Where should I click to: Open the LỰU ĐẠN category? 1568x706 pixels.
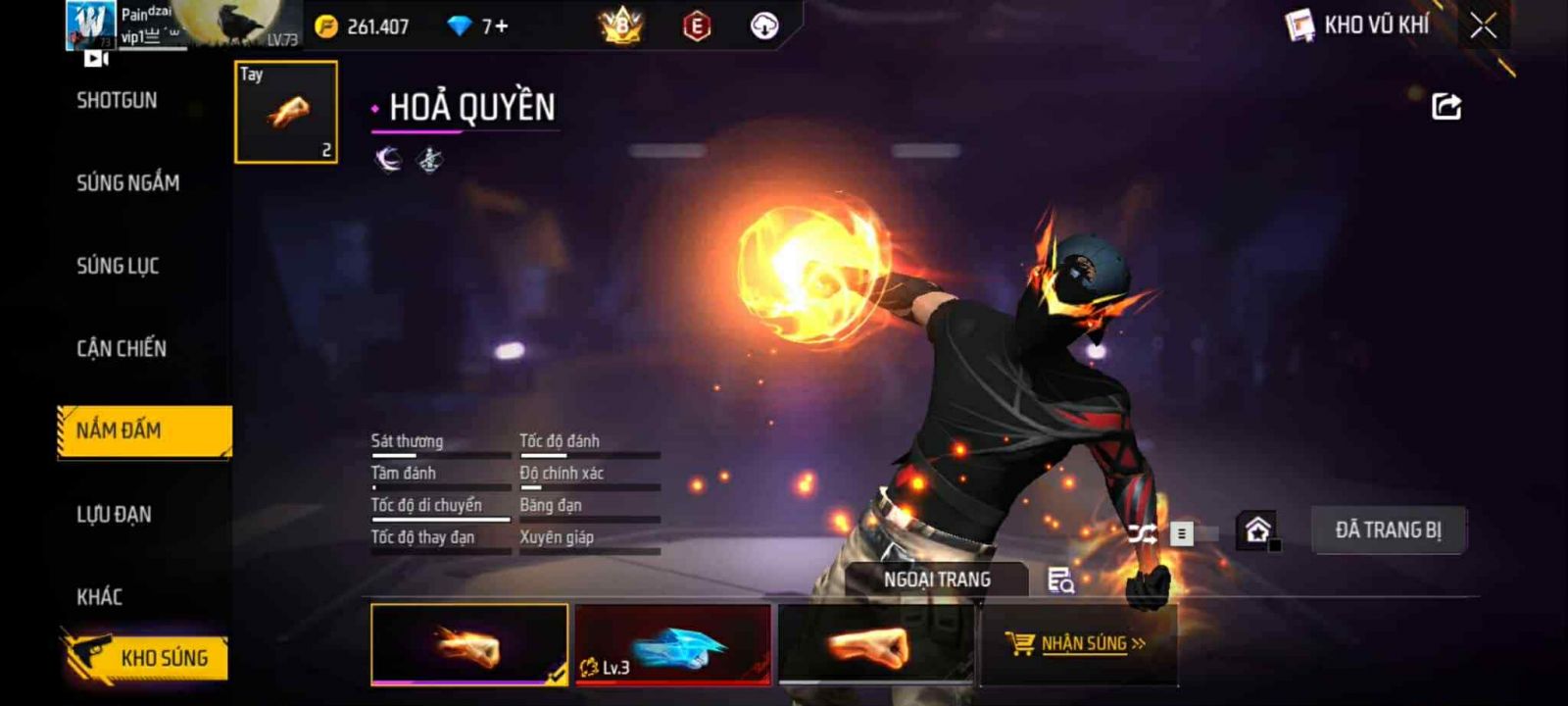coord(114,514)
